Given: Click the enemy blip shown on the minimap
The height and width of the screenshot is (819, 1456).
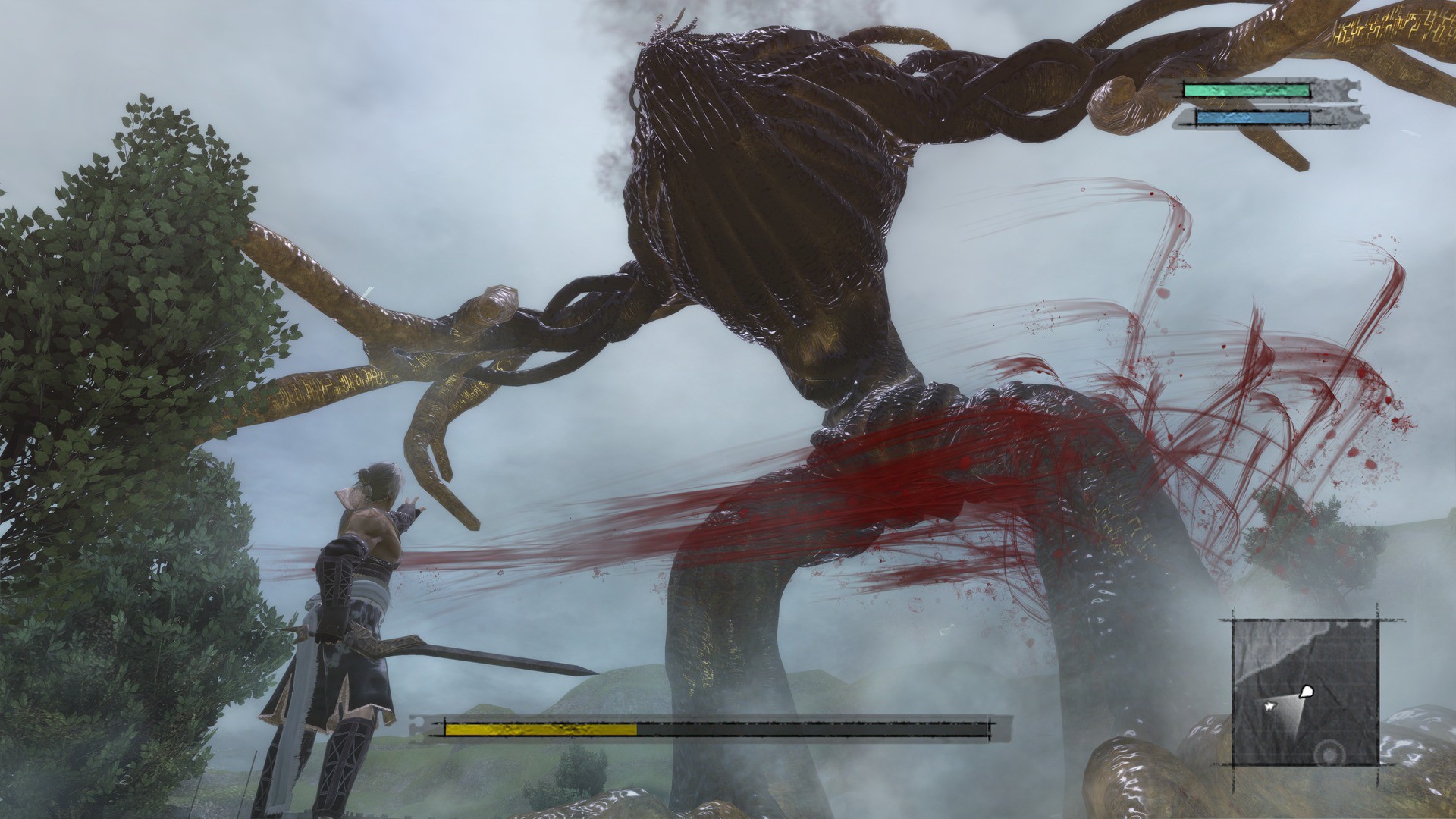Looking at the screenshot, I should tap(1306, 691).
